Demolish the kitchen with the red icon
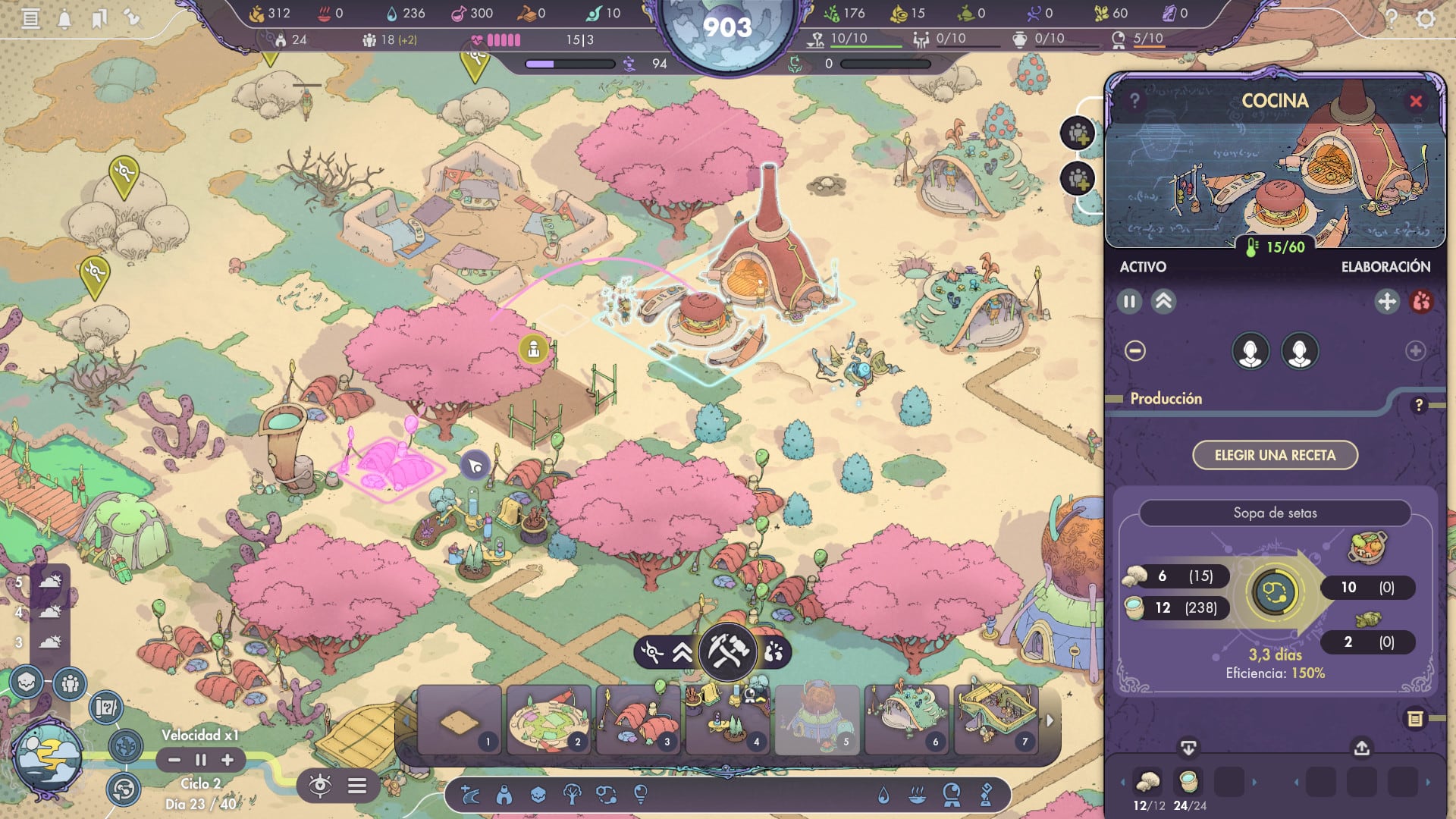Viewport: 1456px width, 819px height. [x=1421, y=302]
